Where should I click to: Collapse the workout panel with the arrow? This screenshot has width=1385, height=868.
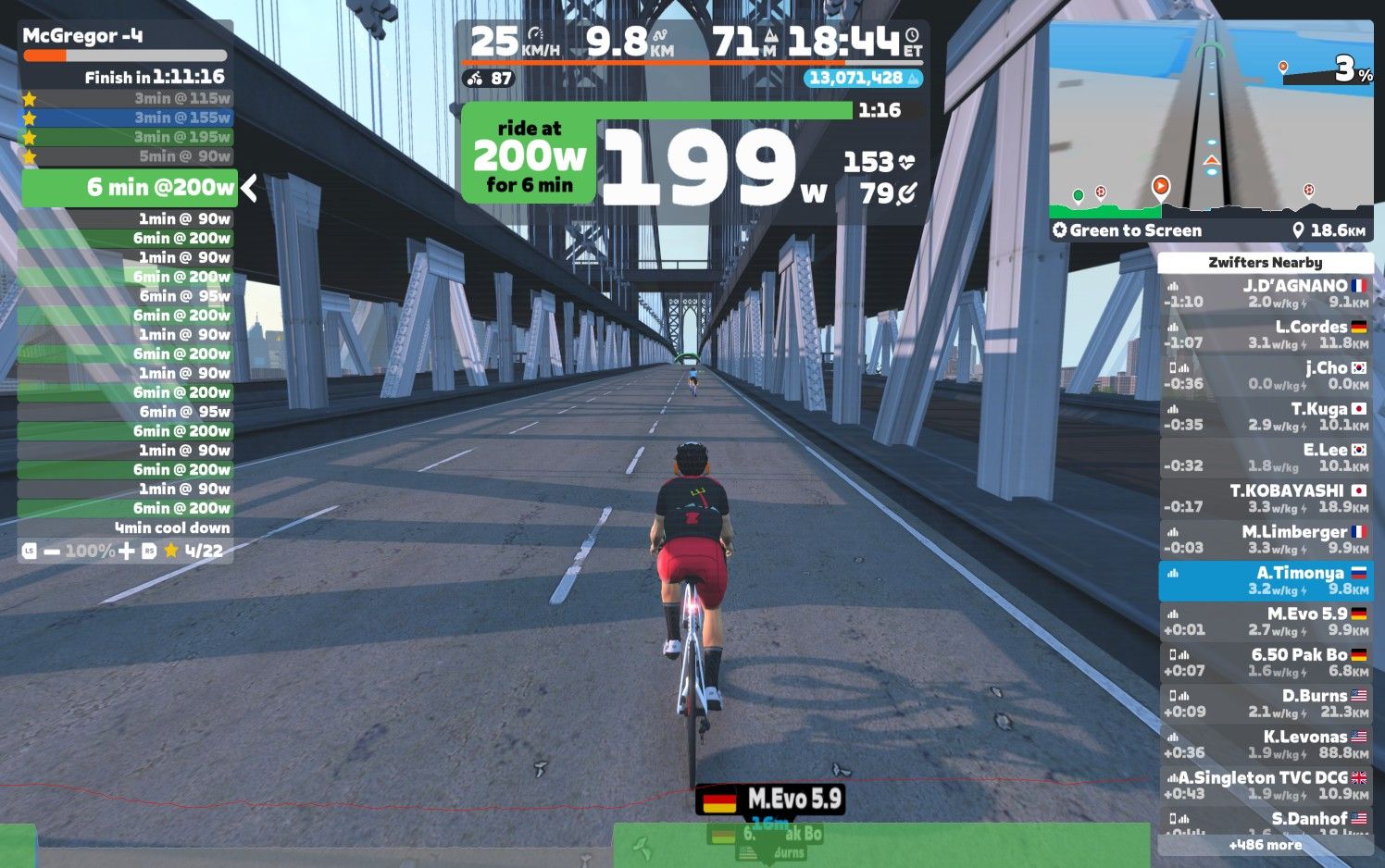(249, 188)
